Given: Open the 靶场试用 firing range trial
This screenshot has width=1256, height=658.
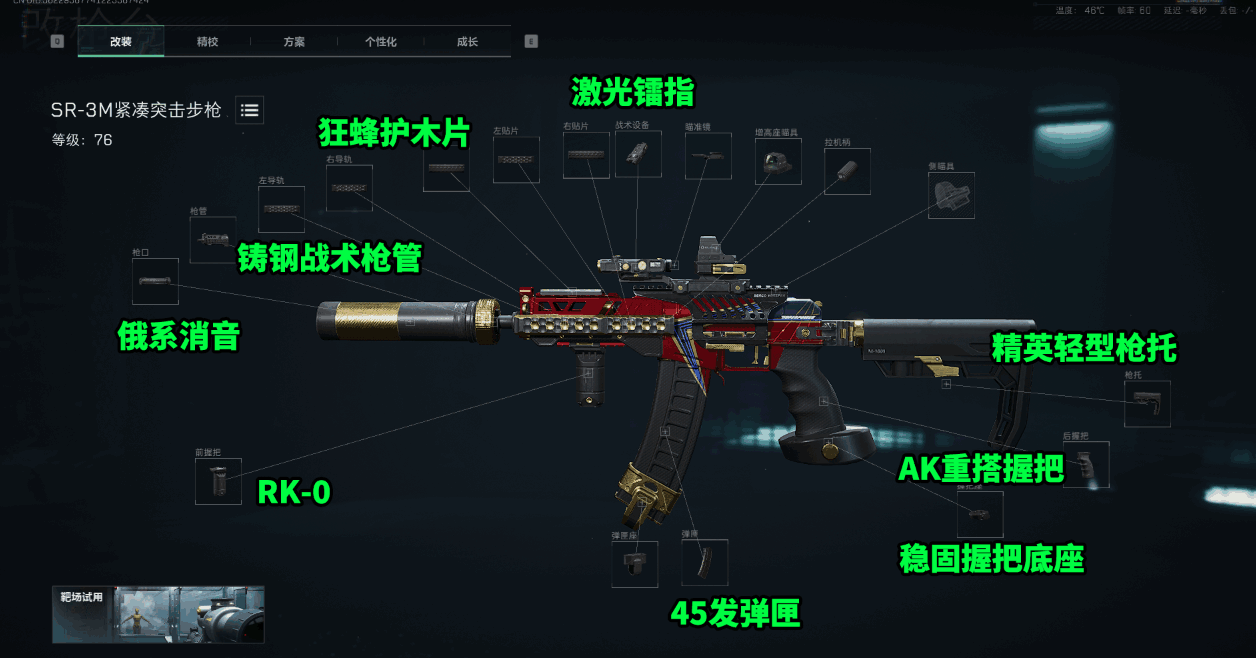Looking at the screenshot, I should [x=158, y=613].
